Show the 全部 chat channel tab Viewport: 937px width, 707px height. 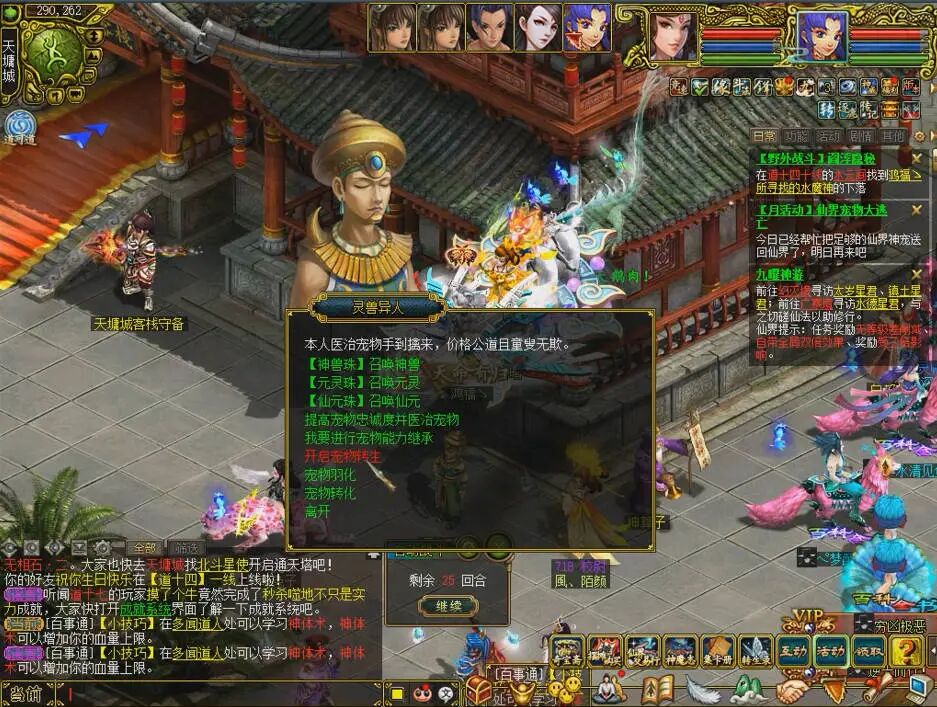pos(145,548)
